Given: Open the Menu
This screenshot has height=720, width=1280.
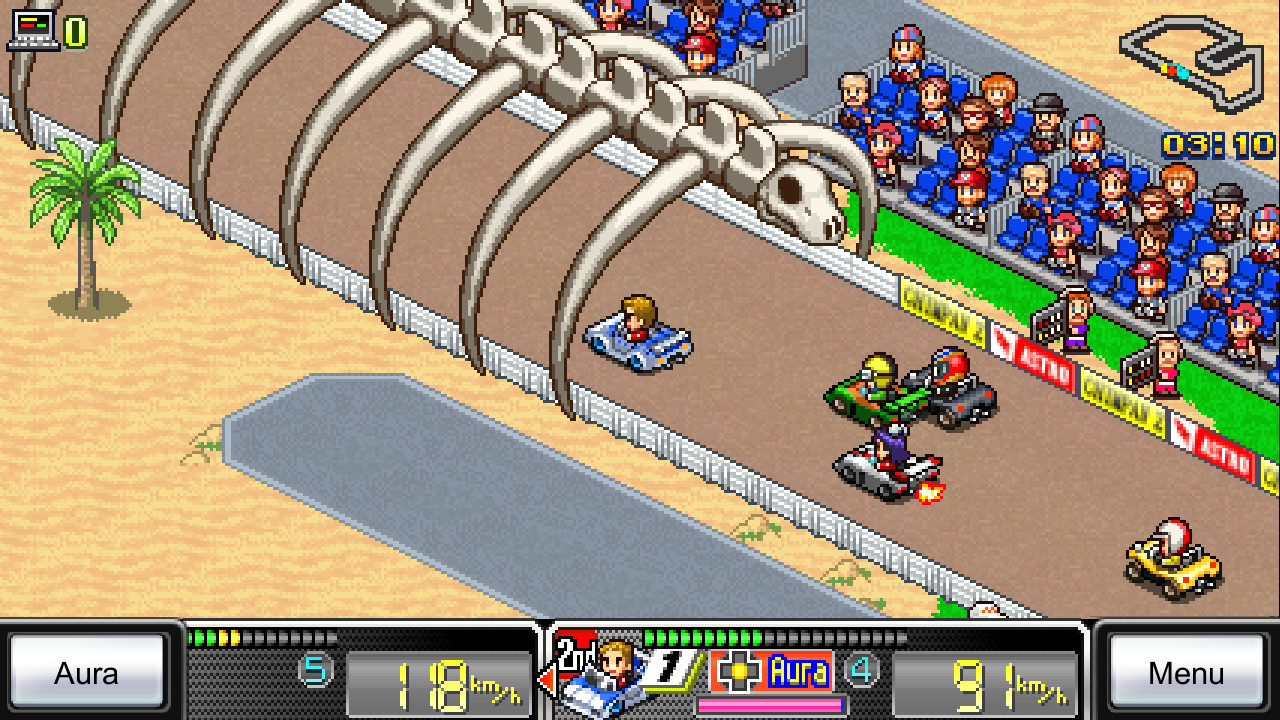Looking at the screenshot, I should tap(1186, 673).
